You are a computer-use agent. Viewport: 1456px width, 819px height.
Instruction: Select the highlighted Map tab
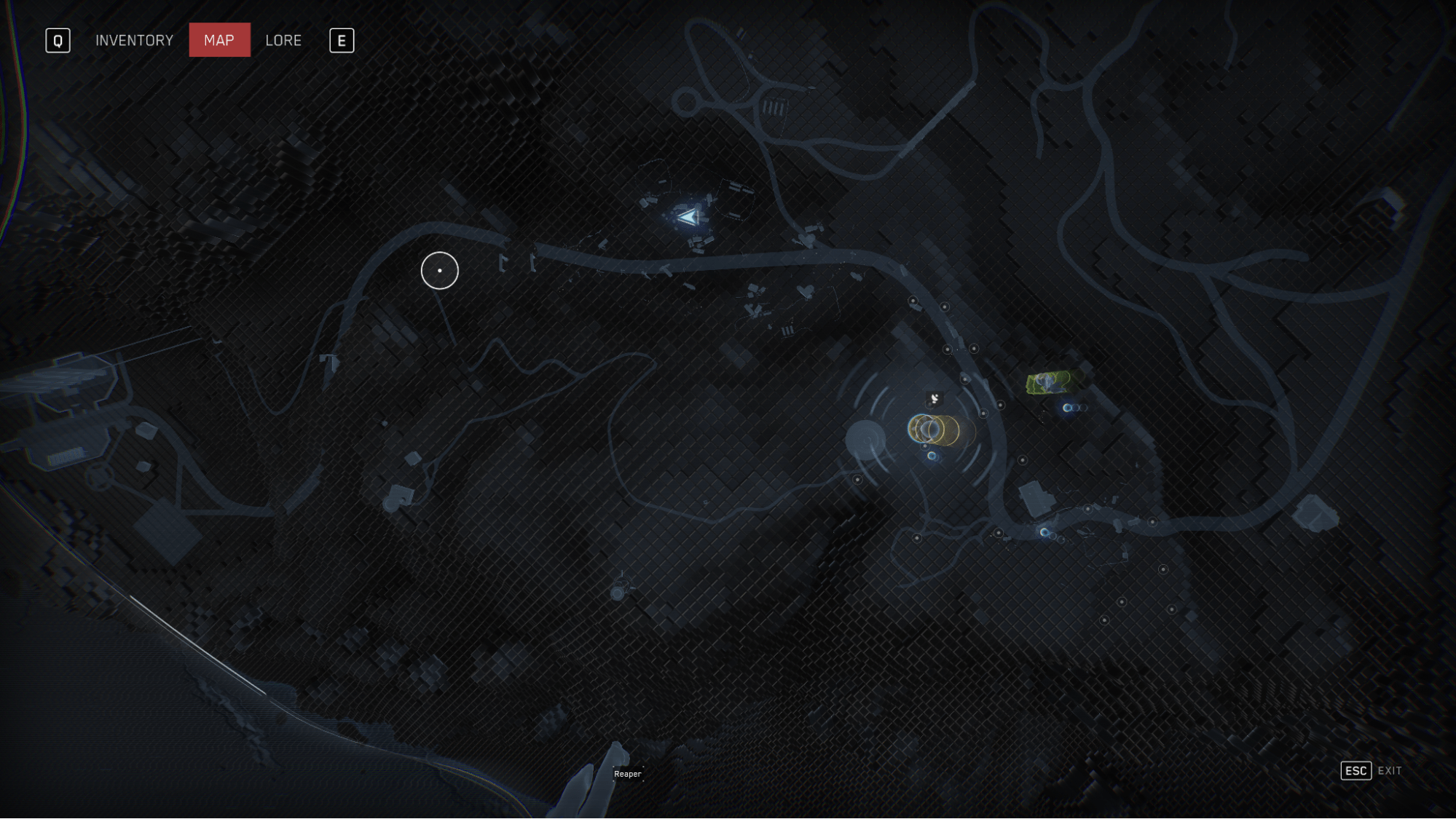219,40
